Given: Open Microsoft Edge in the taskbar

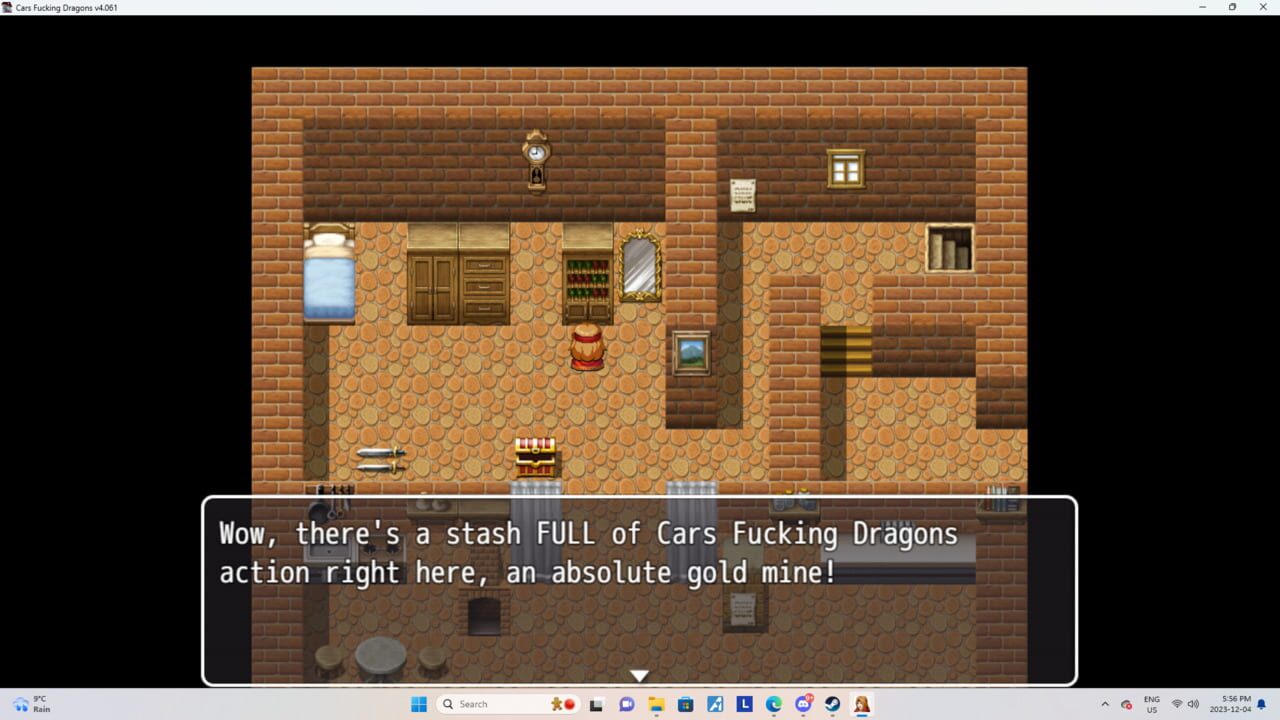Looking at the screenshot, I should (774, 703).
